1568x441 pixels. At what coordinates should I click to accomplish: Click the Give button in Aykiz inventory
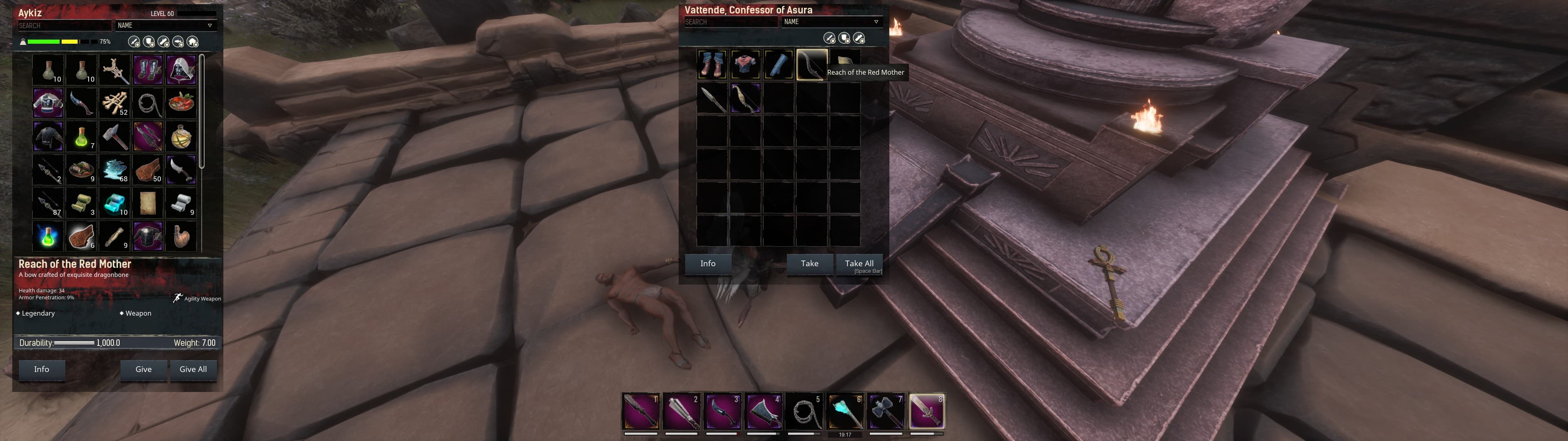[144, 369]
